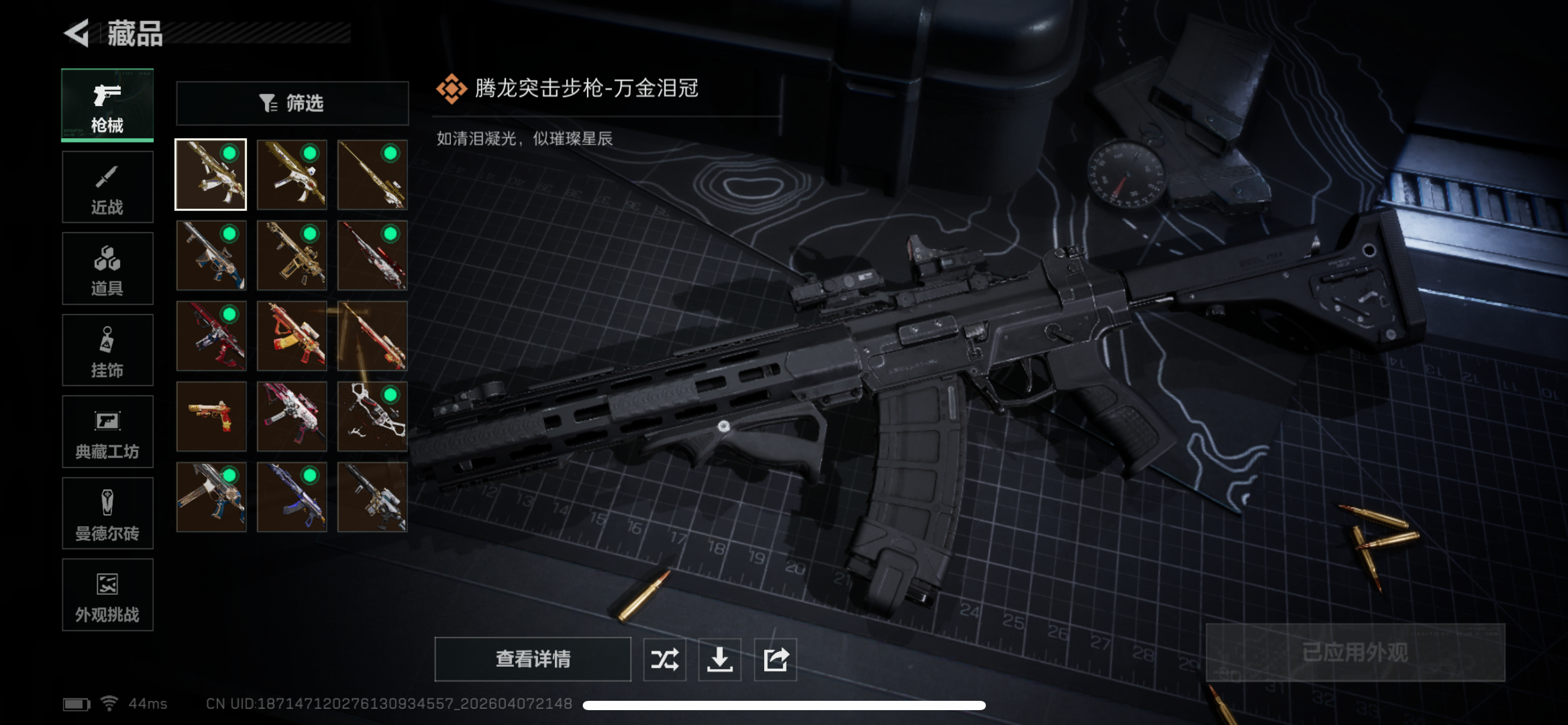Select the 枪械 firearms category icon
This screenshot has height=725, width=1568.
tap(107, 105)
